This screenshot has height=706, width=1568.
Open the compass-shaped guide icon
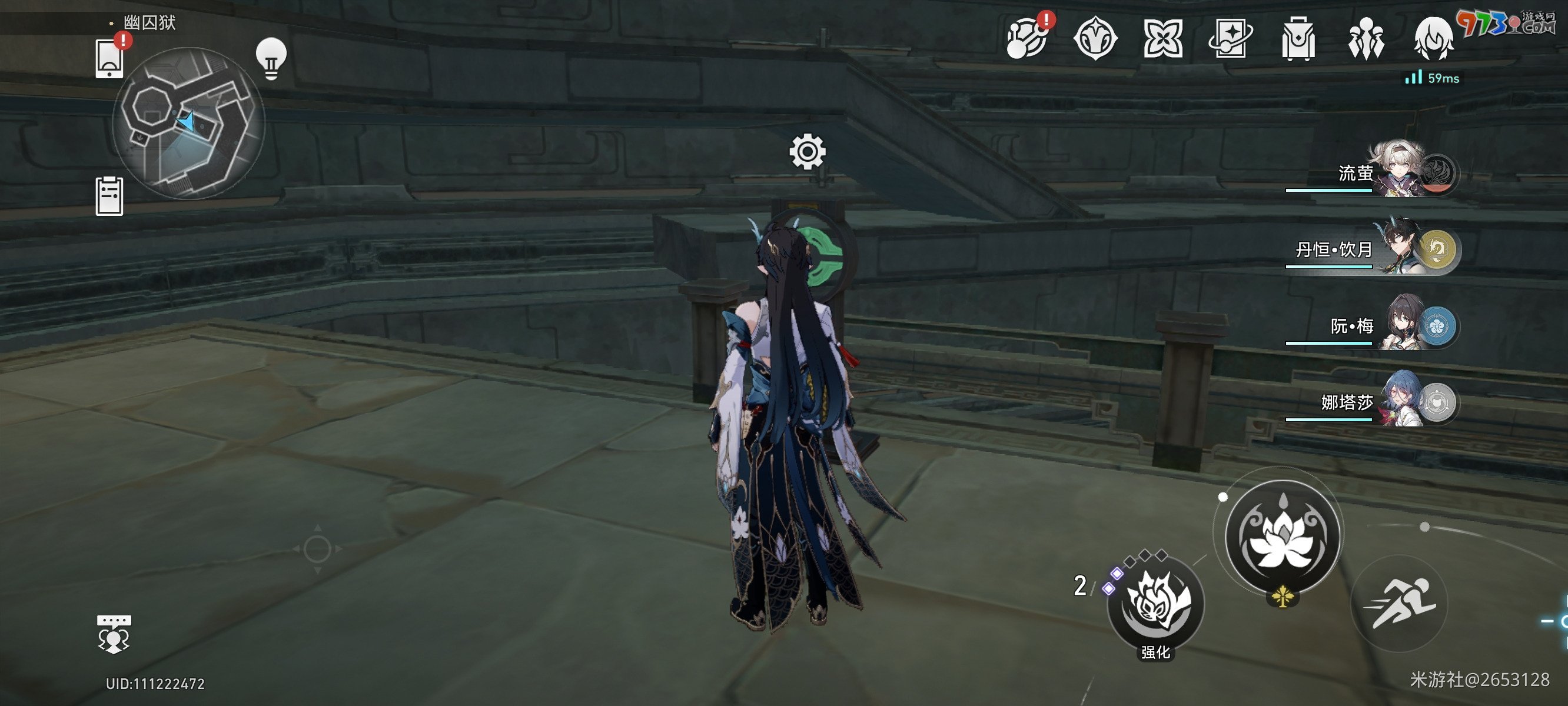[x=1095, y=38]
